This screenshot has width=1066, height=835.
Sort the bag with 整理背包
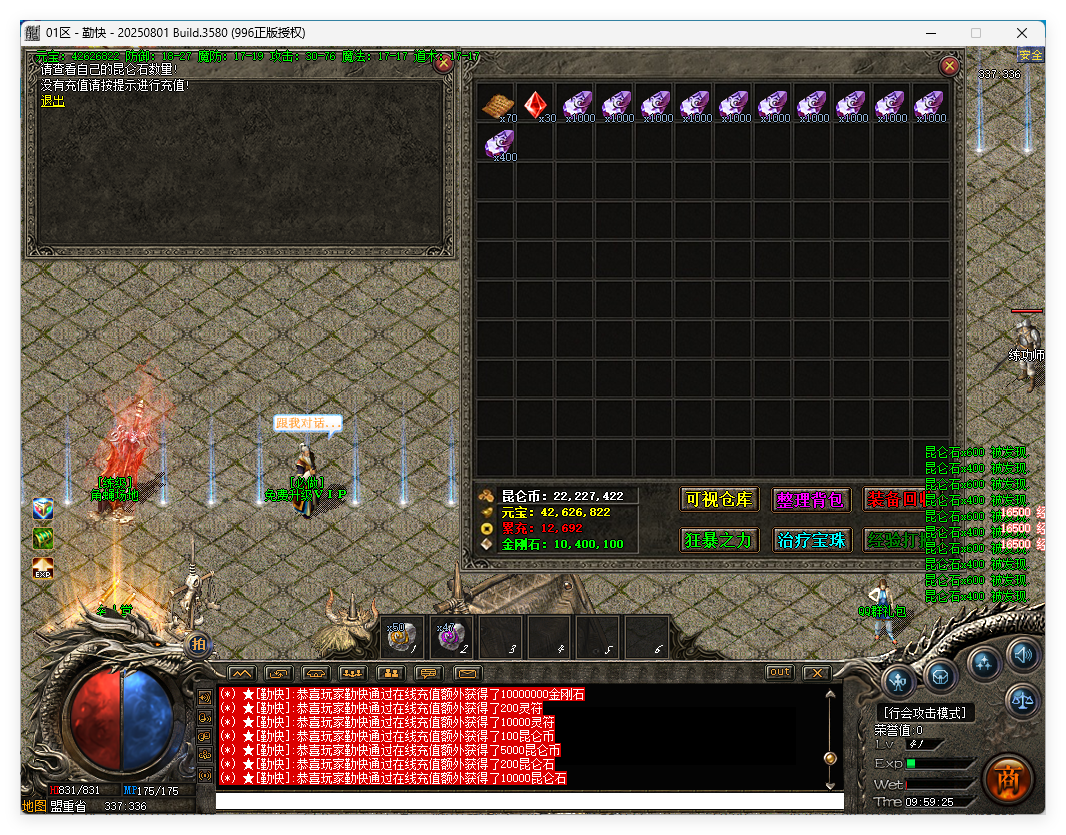(811, 499)
